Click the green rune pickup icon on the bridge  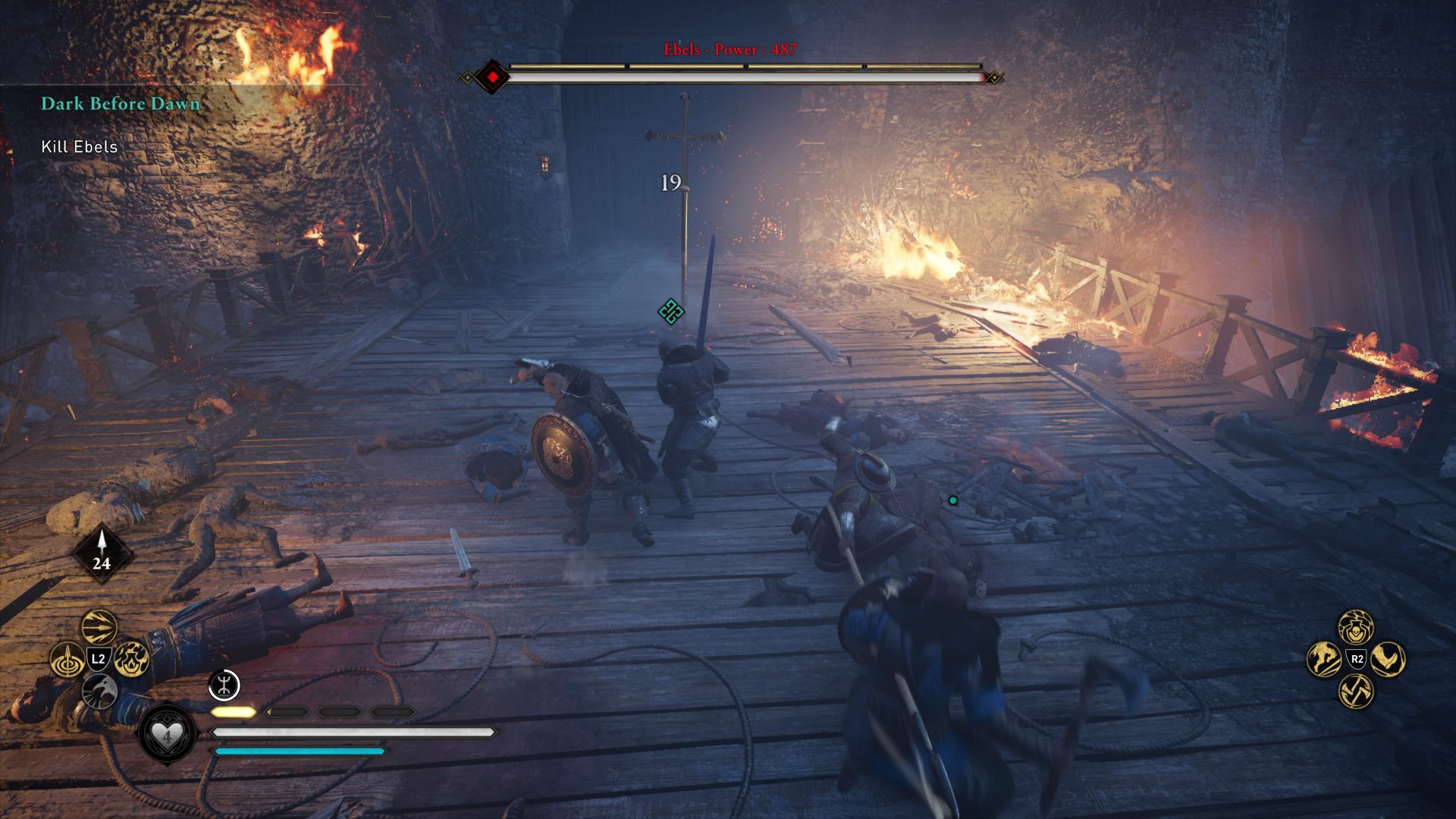click(x=670, y=310)
